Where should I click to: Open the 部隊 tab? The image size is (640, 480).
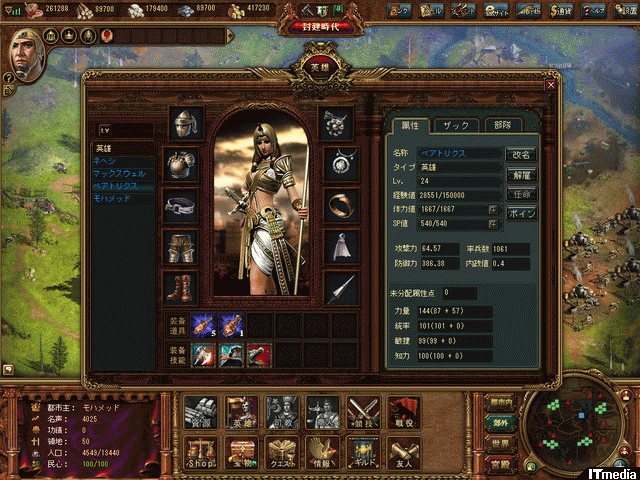(x=501, y=125)
